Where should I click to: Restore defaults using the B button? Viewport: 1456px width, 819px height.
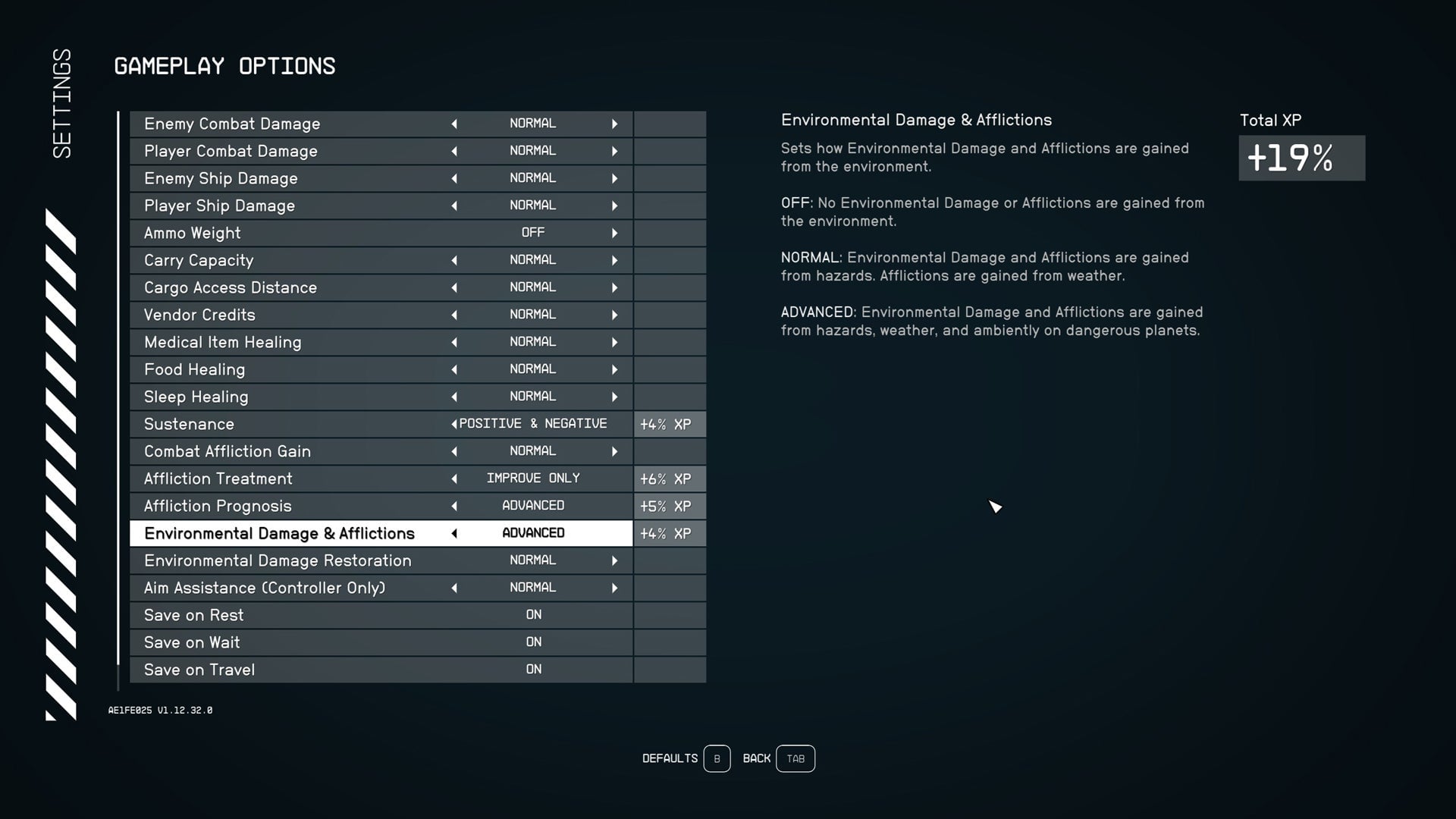[716, 758]
